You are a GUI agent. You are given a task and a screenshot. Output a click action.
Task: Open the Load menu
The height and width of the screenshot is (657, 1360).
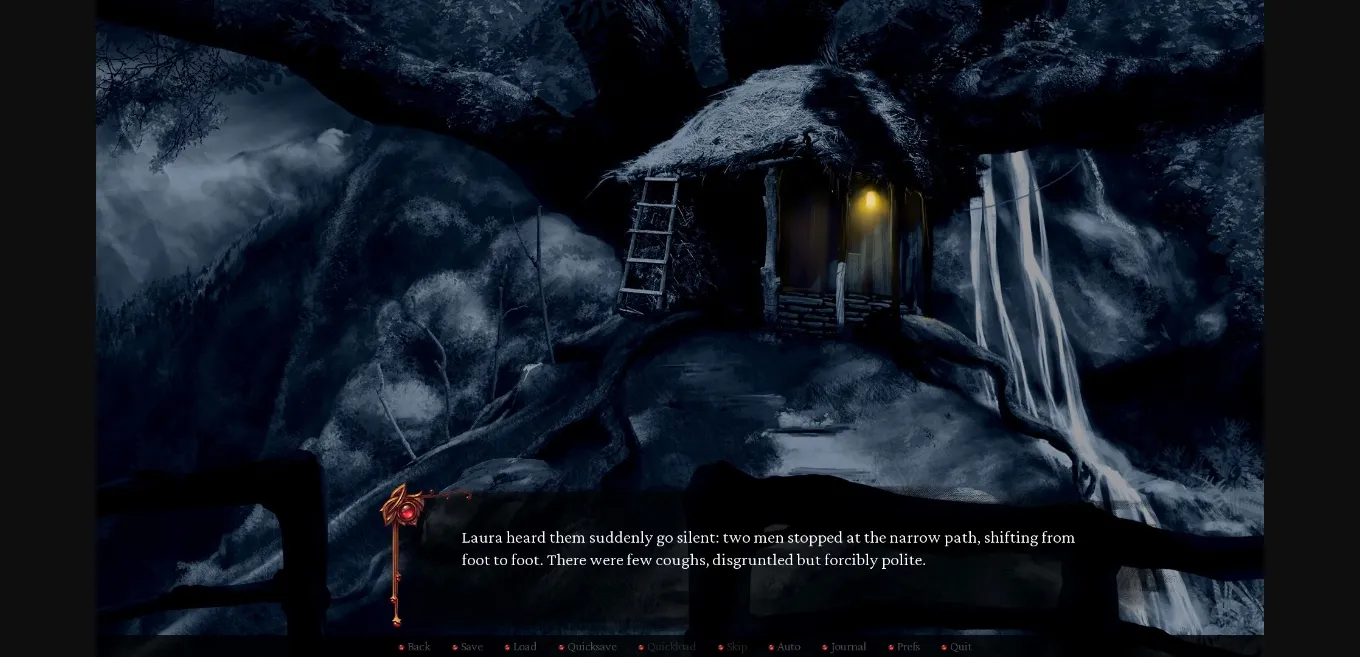click(x=524, y=647)
